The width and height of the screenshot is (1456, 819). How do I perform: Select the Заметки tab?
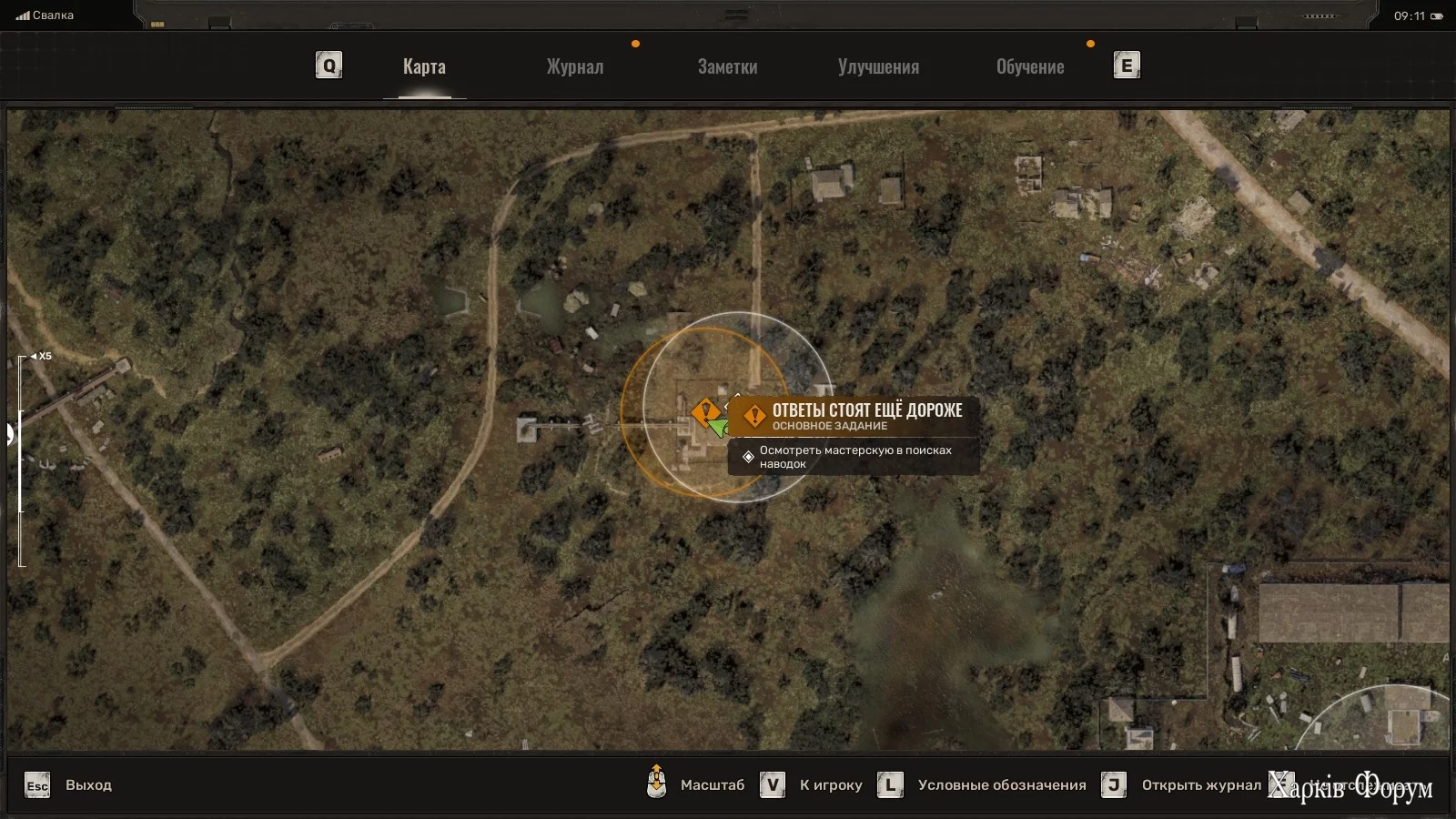[x=727, y=66]
